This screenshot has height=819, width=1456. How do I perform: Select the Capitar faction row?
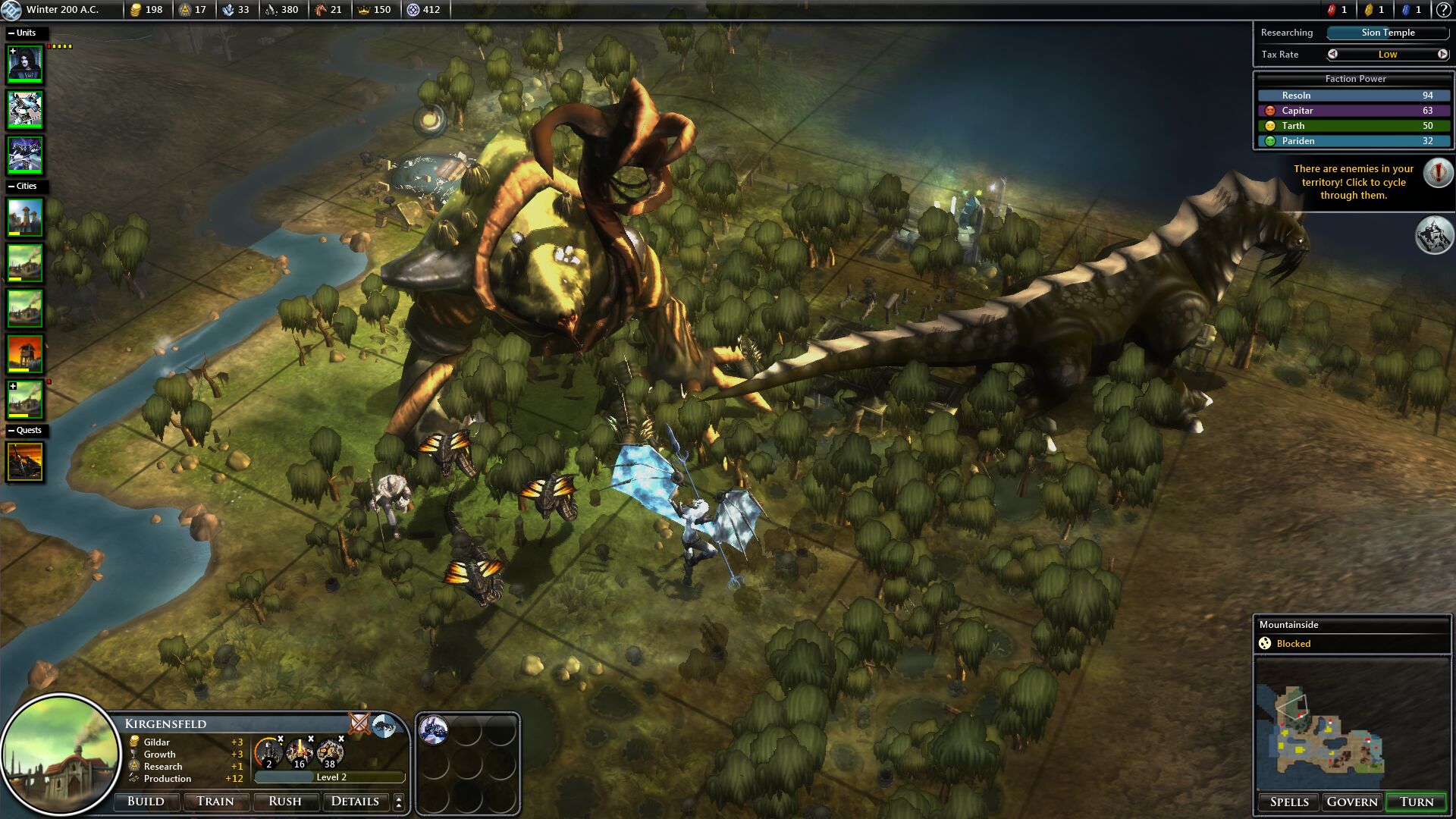coord(1354,111)
